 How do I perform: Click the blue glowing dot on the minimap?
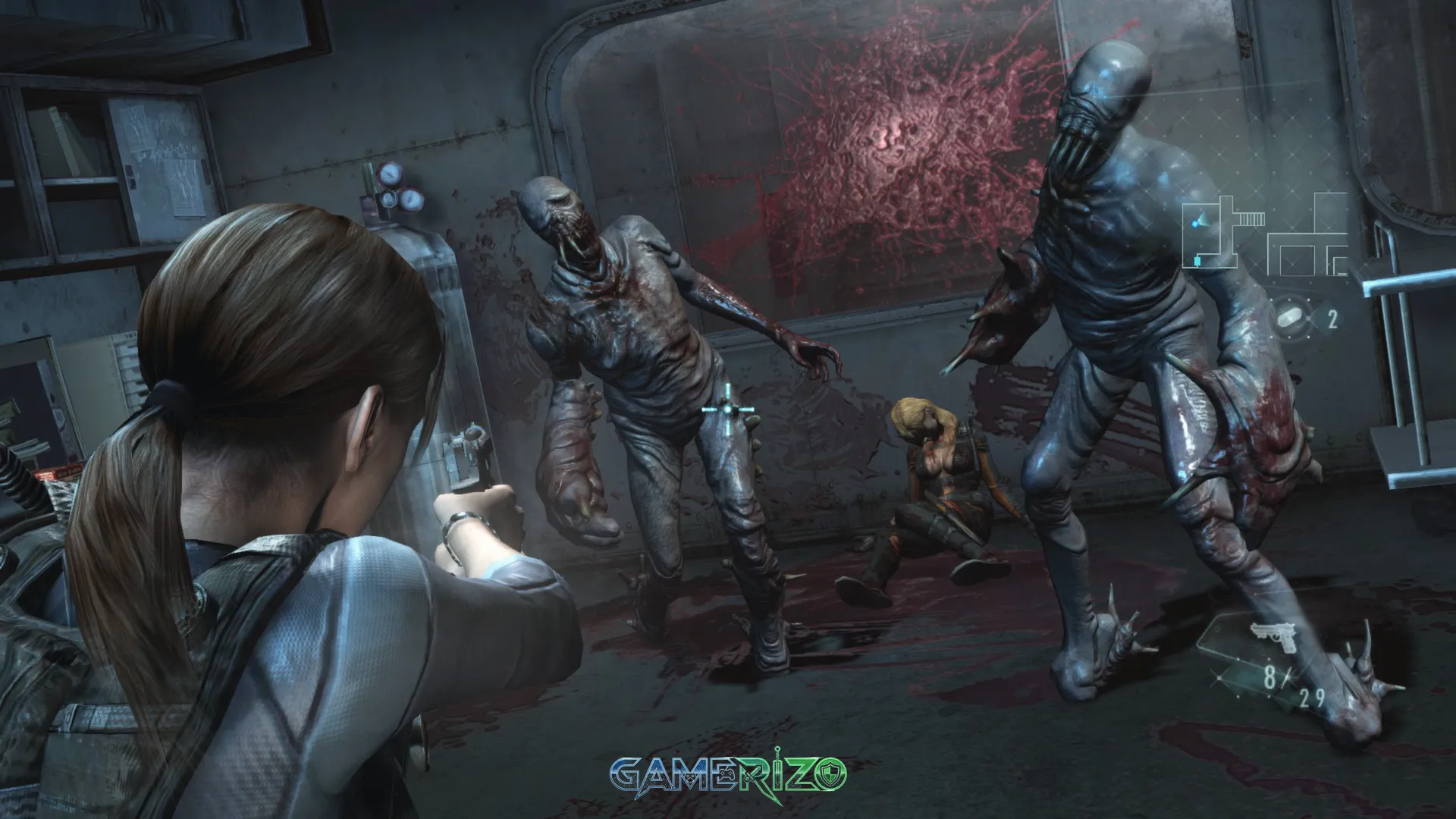click(1194, 222)
